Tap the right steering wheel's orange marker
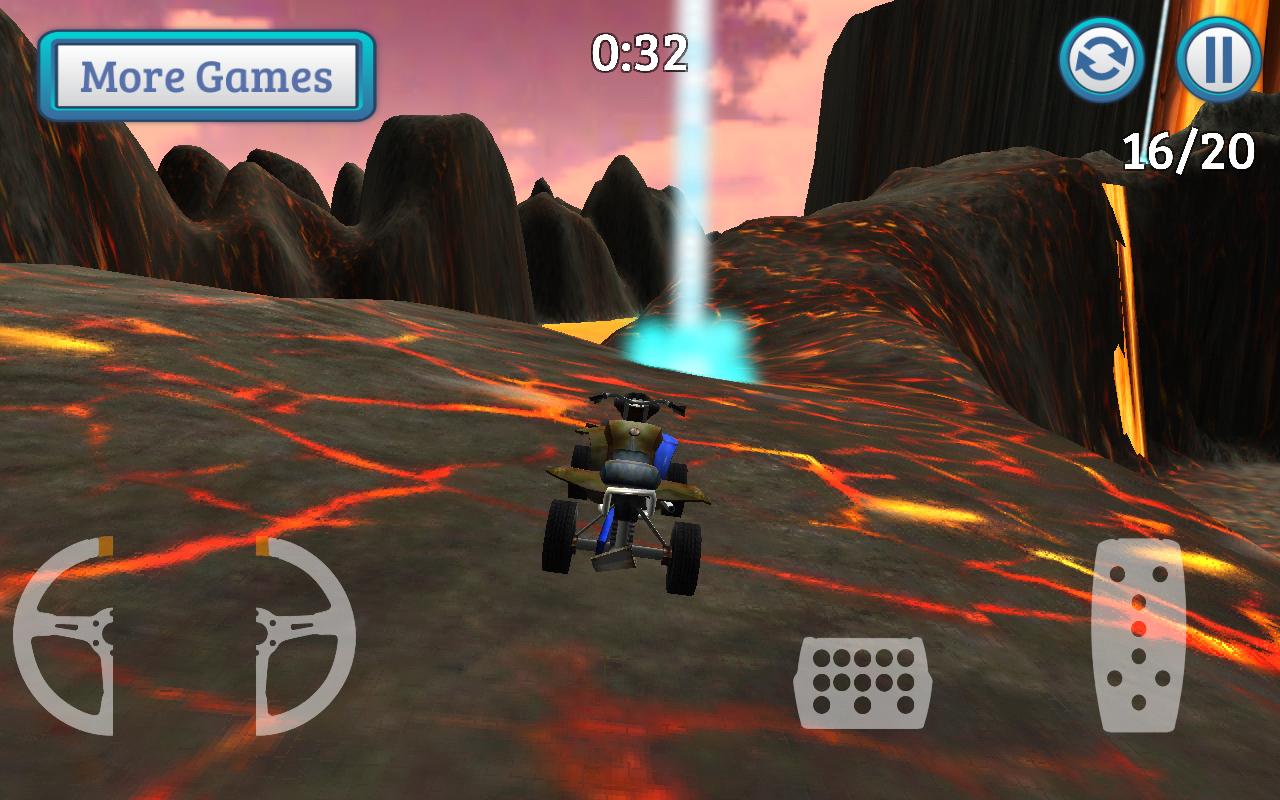Screen dimensions: 1280x800 [262, 546]
